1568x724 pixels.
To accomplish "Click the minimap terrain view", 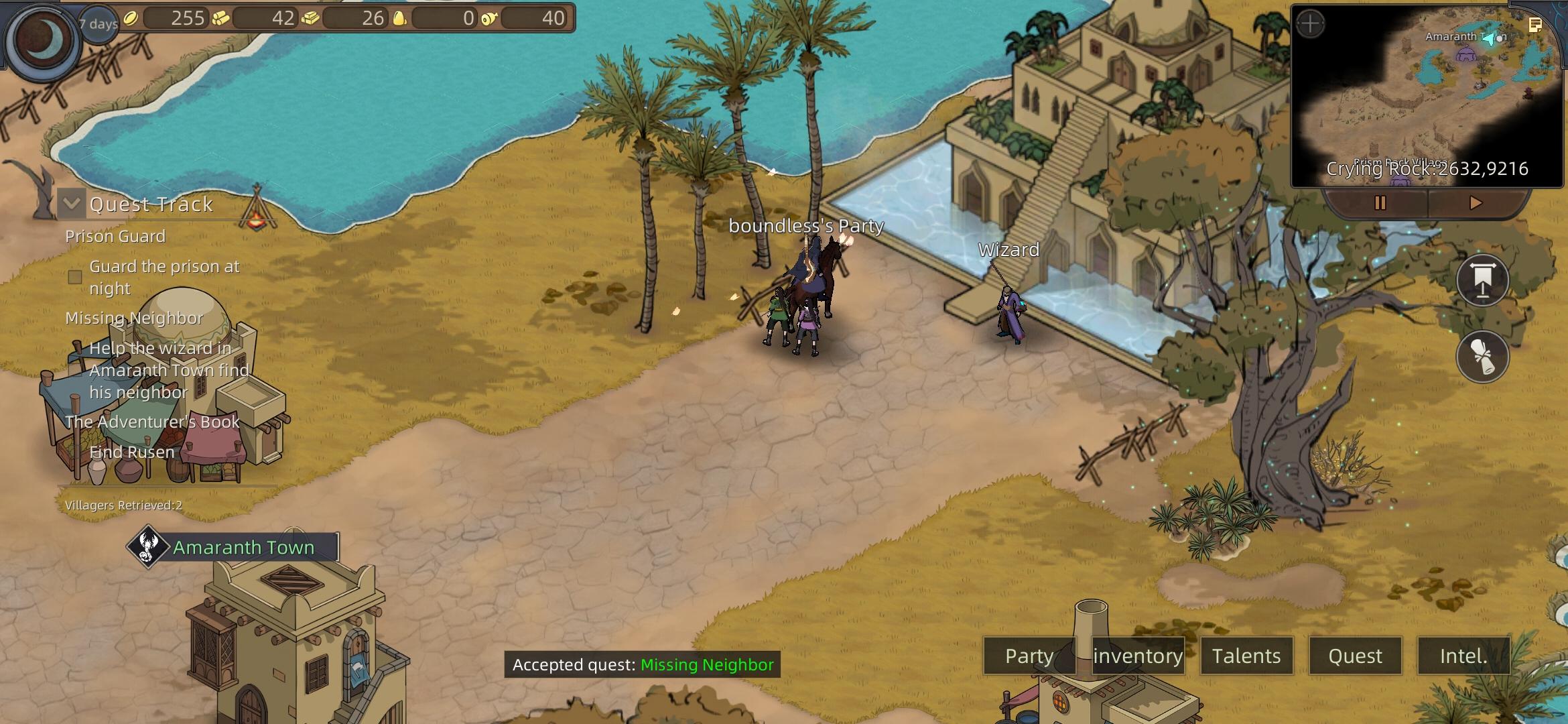I will pyautogui.click(x=1427, y=101).
